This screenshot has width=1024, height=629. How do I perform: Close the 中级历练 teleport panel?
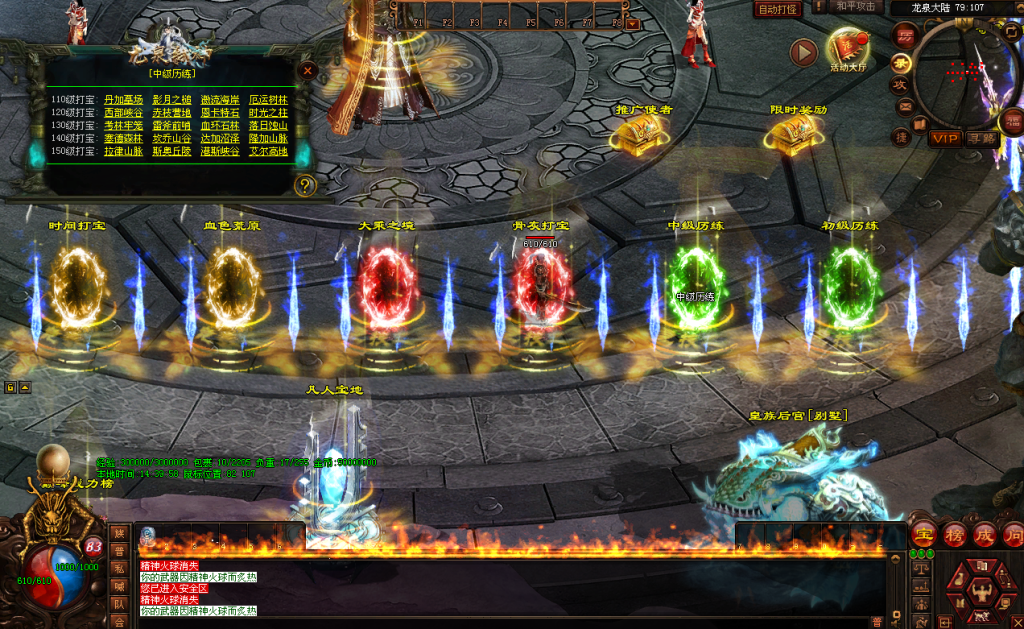pyautogui.click(x=308, y=71)
